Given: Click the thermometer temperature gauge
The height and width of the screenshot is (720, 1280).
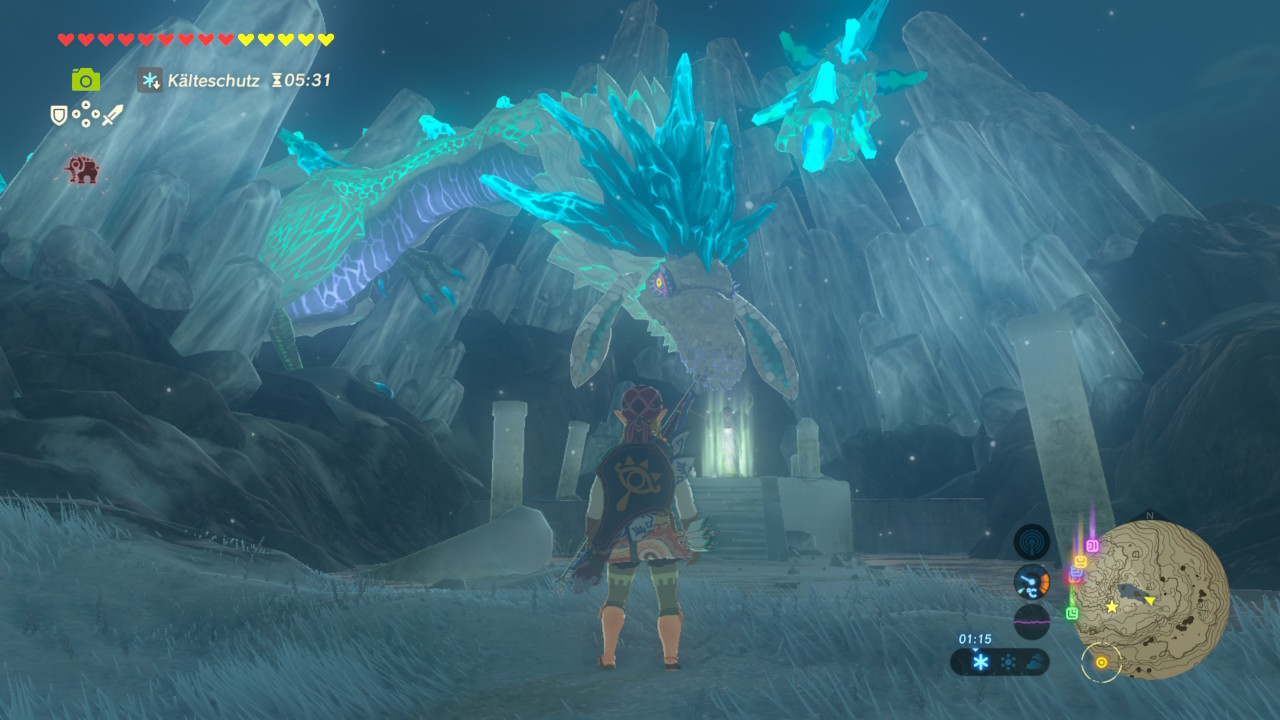Looking at the screenshot, I should click(1031, 582).
